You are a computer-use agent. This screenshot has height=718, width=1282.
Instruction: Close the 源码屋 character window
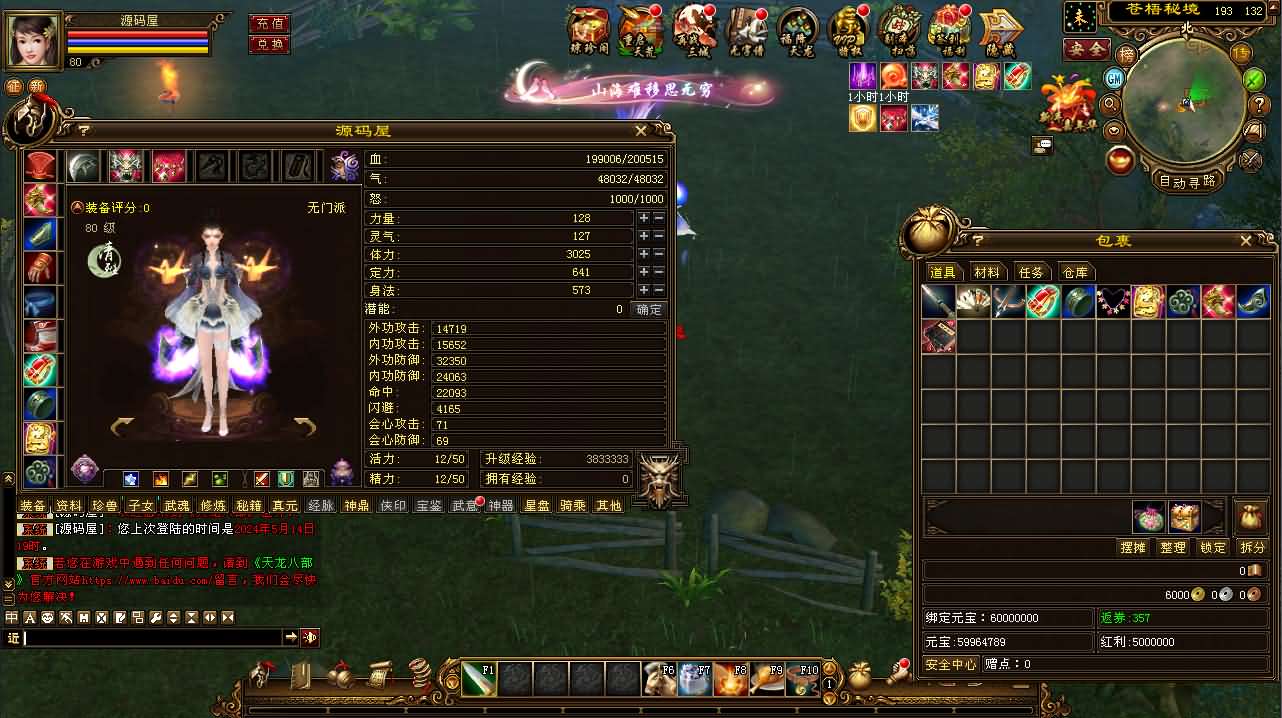[641, 131]
